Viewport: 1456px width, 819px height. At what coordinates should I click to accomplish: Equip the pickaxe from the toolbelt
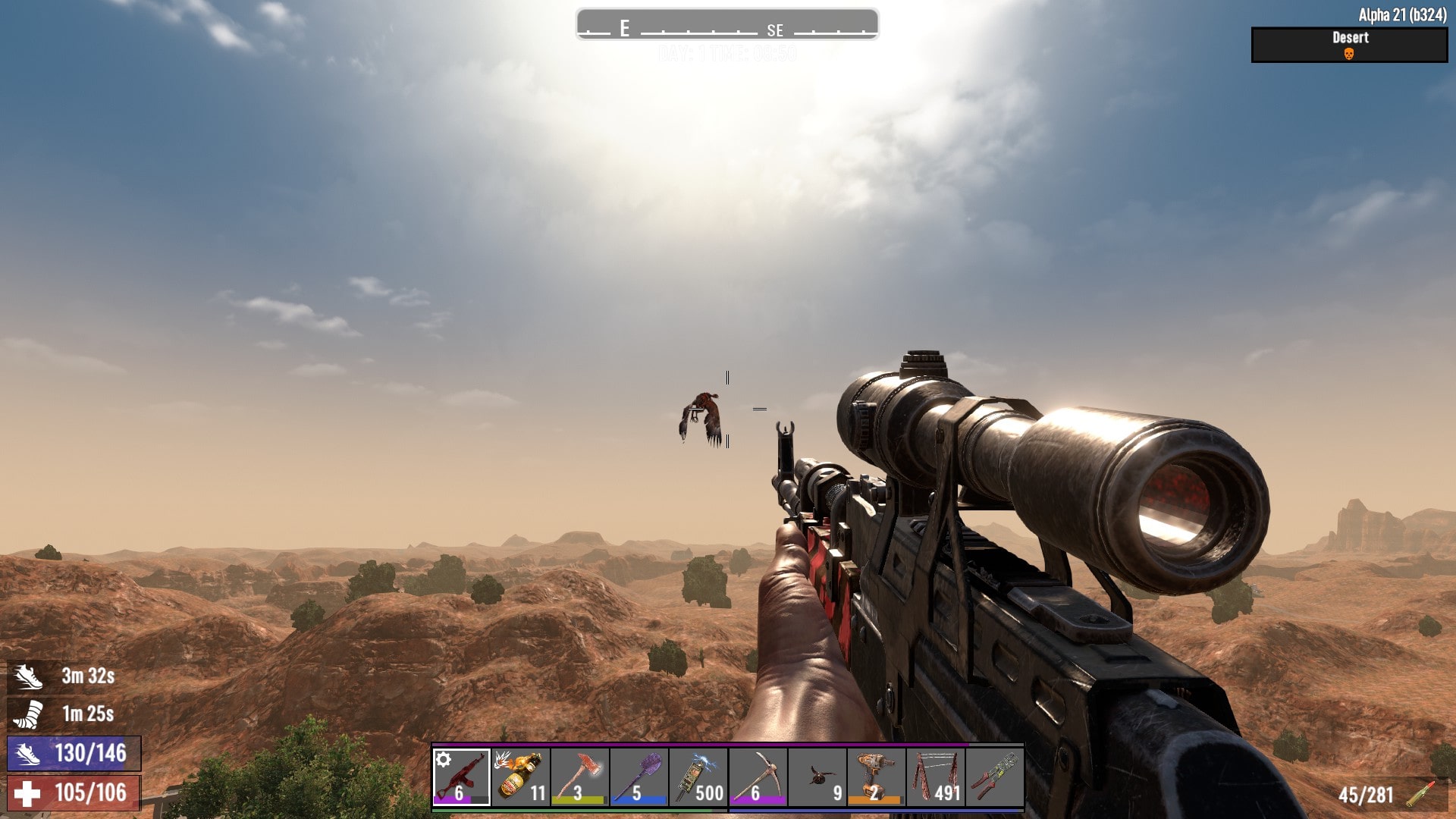757,777
